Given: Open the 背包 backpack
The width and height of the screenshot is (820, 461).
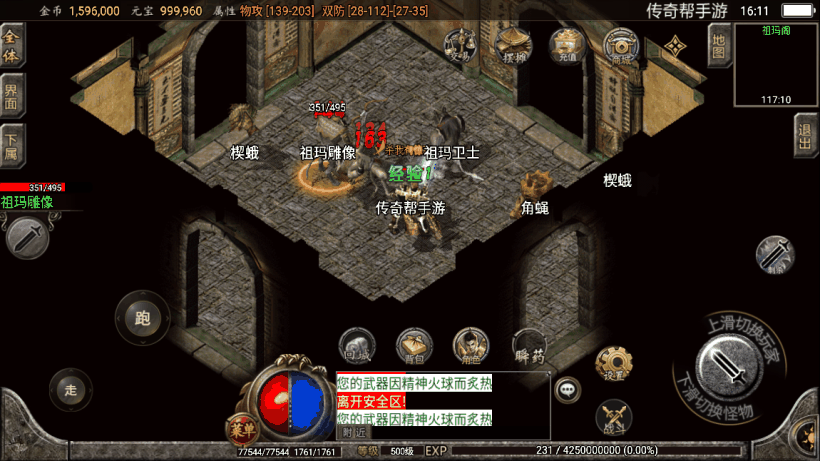Looking at the screenshot, I should (x=414, y=345).
